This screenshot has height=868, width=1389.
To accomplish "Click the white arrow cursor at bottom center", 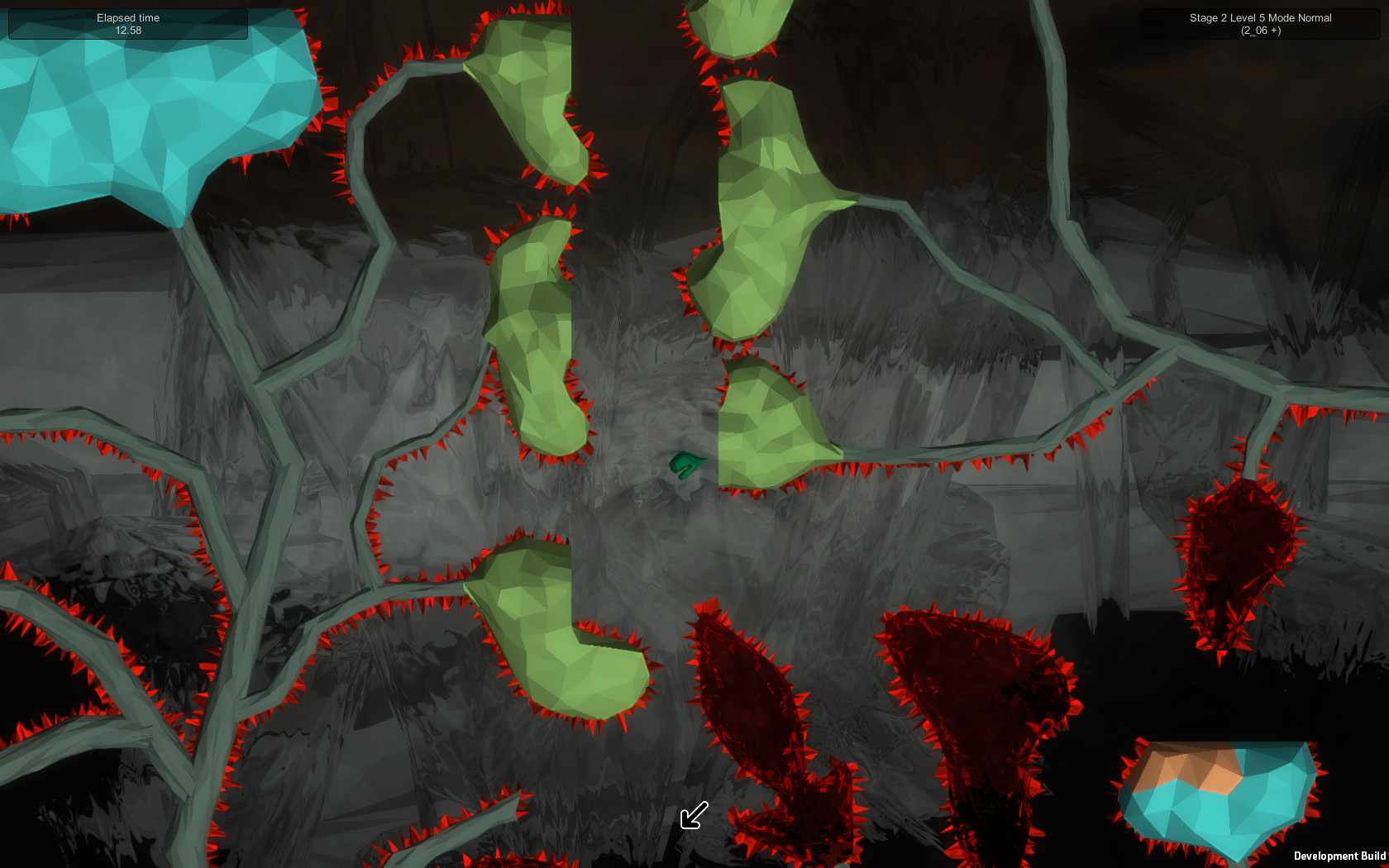I will [x=693, y=817].
